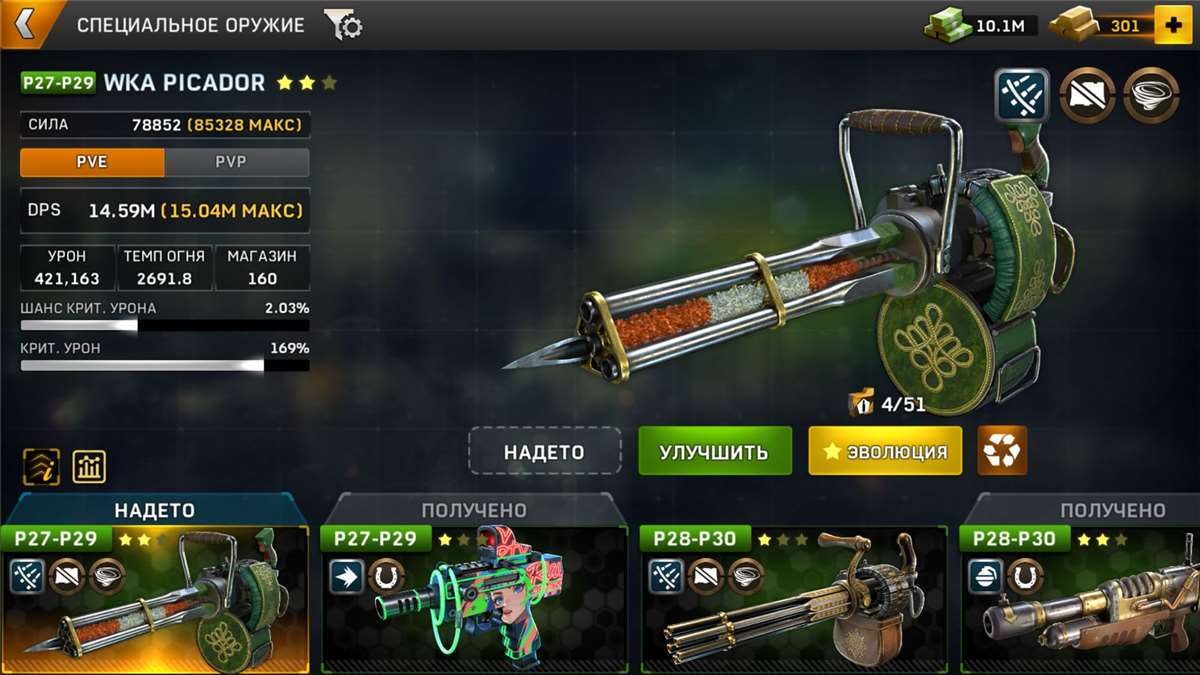Add more gold with the plus button
This screenshot has width=1200, height=675.
click(x=1172, y=25)
